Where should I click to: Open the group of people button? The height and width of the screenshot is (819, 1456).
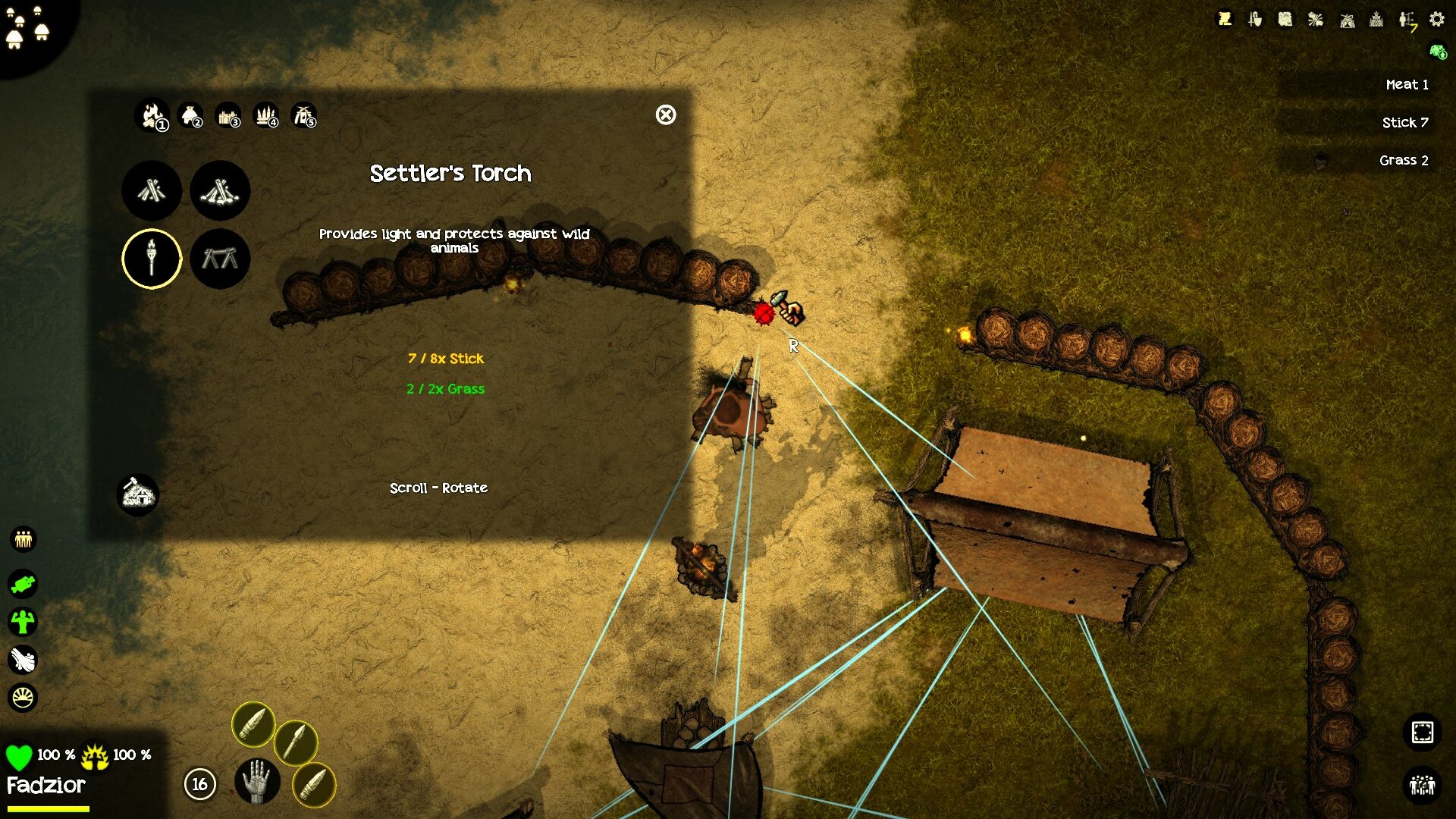(1422, 784)
